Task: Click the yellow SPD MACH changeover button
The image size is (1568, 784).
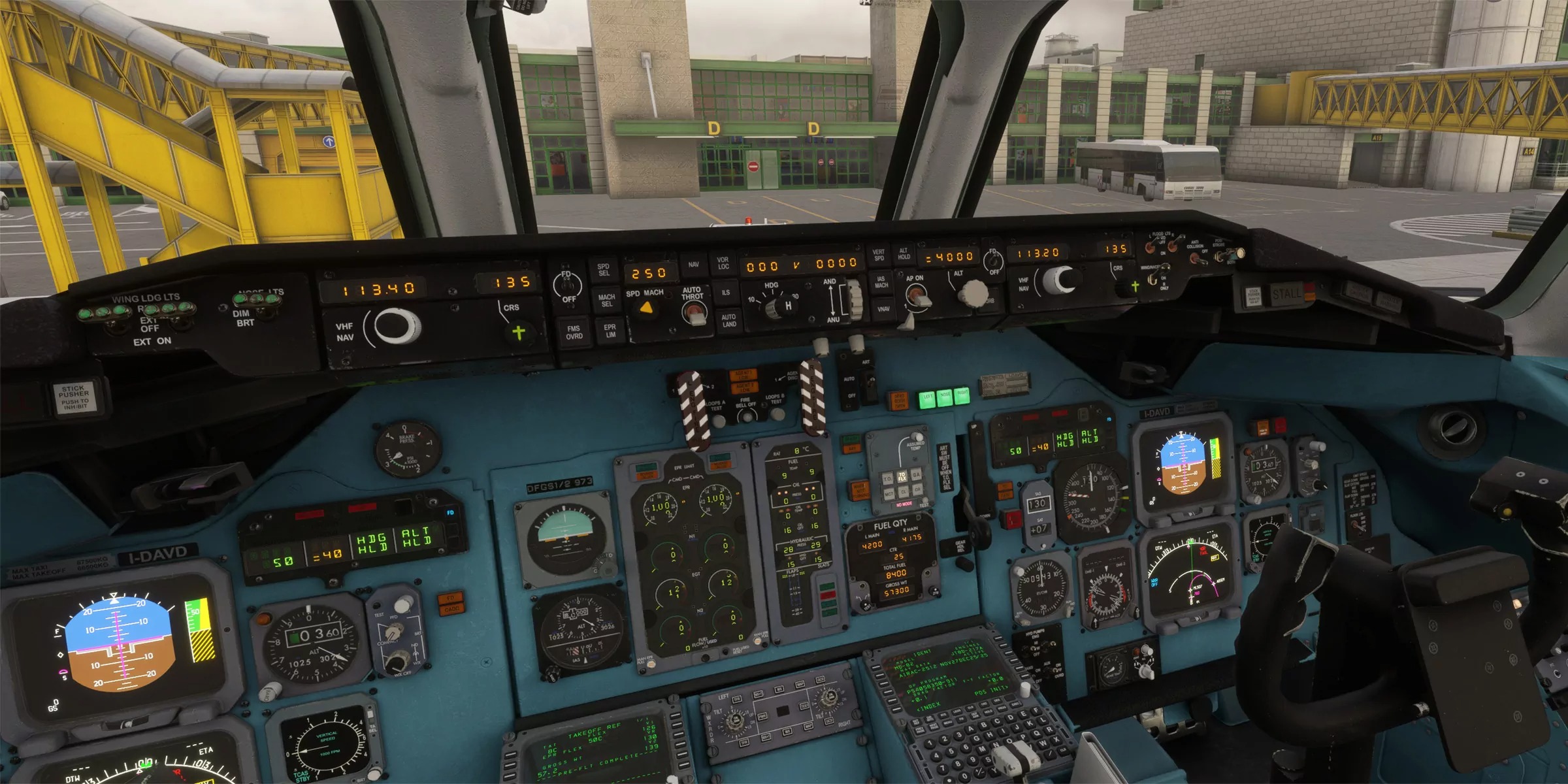Action: 646,308
